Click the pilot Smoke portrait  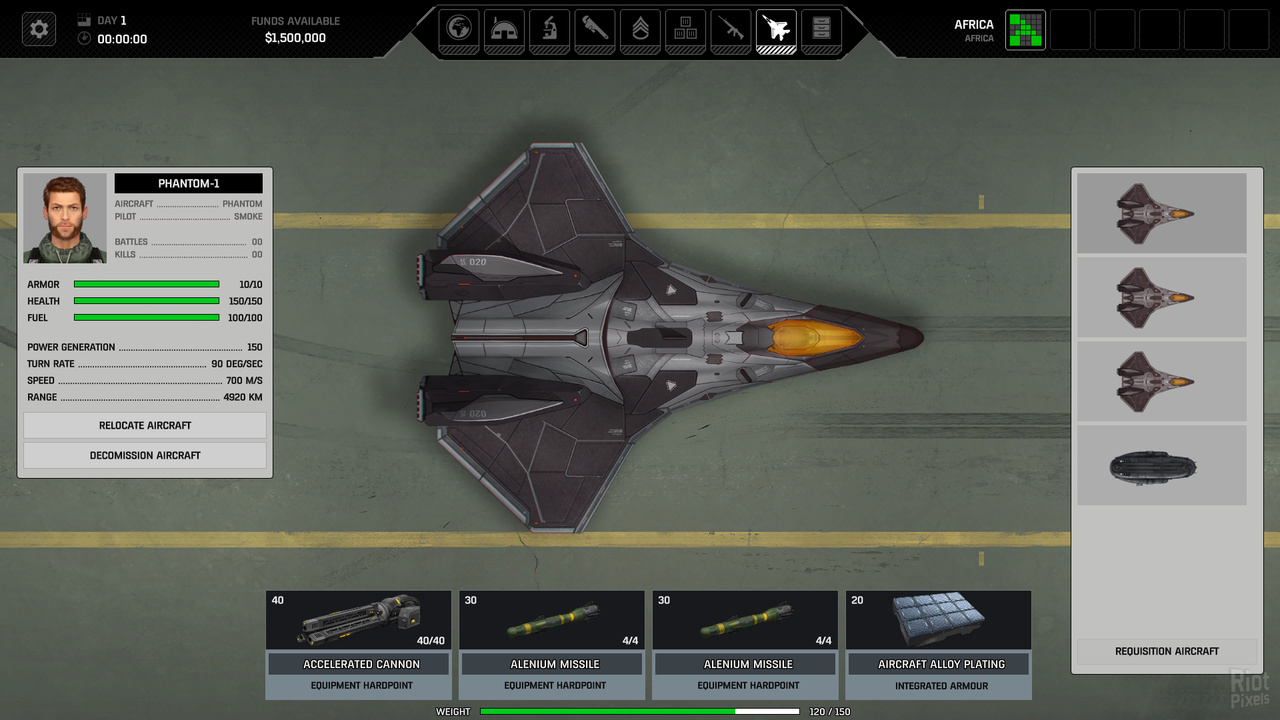click(65, 218)
